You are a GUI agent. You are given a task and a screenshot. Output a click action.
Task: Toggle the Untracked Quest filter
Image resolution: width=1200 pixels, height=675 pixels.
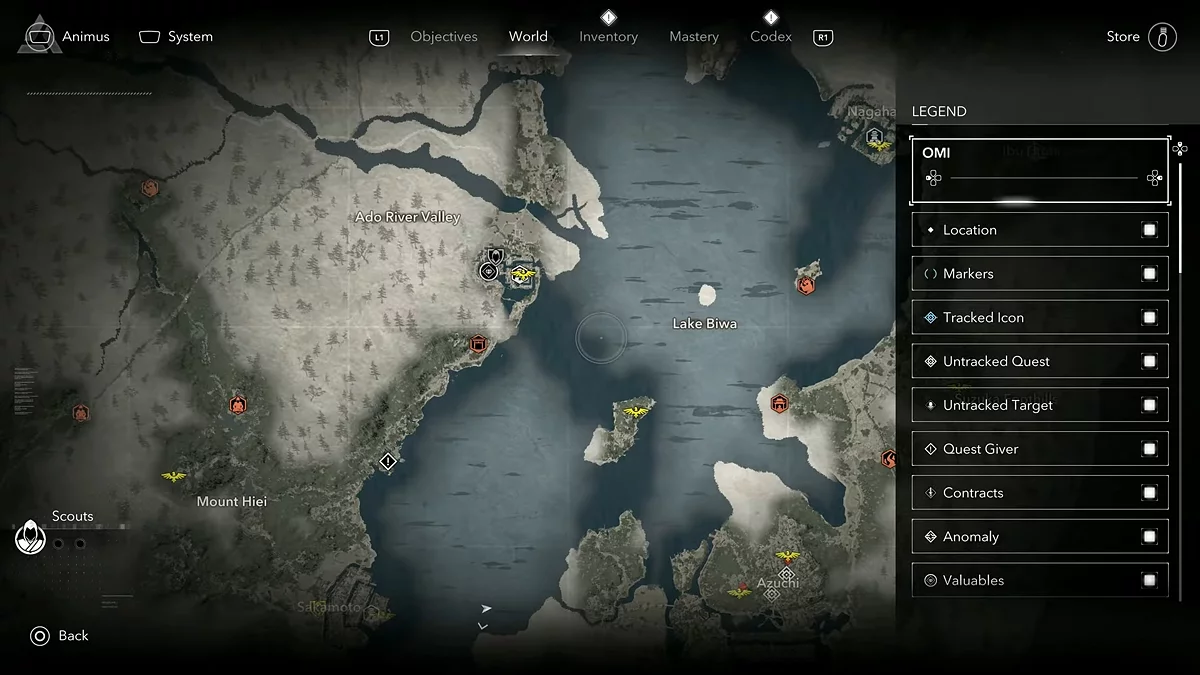point(1149,362)
